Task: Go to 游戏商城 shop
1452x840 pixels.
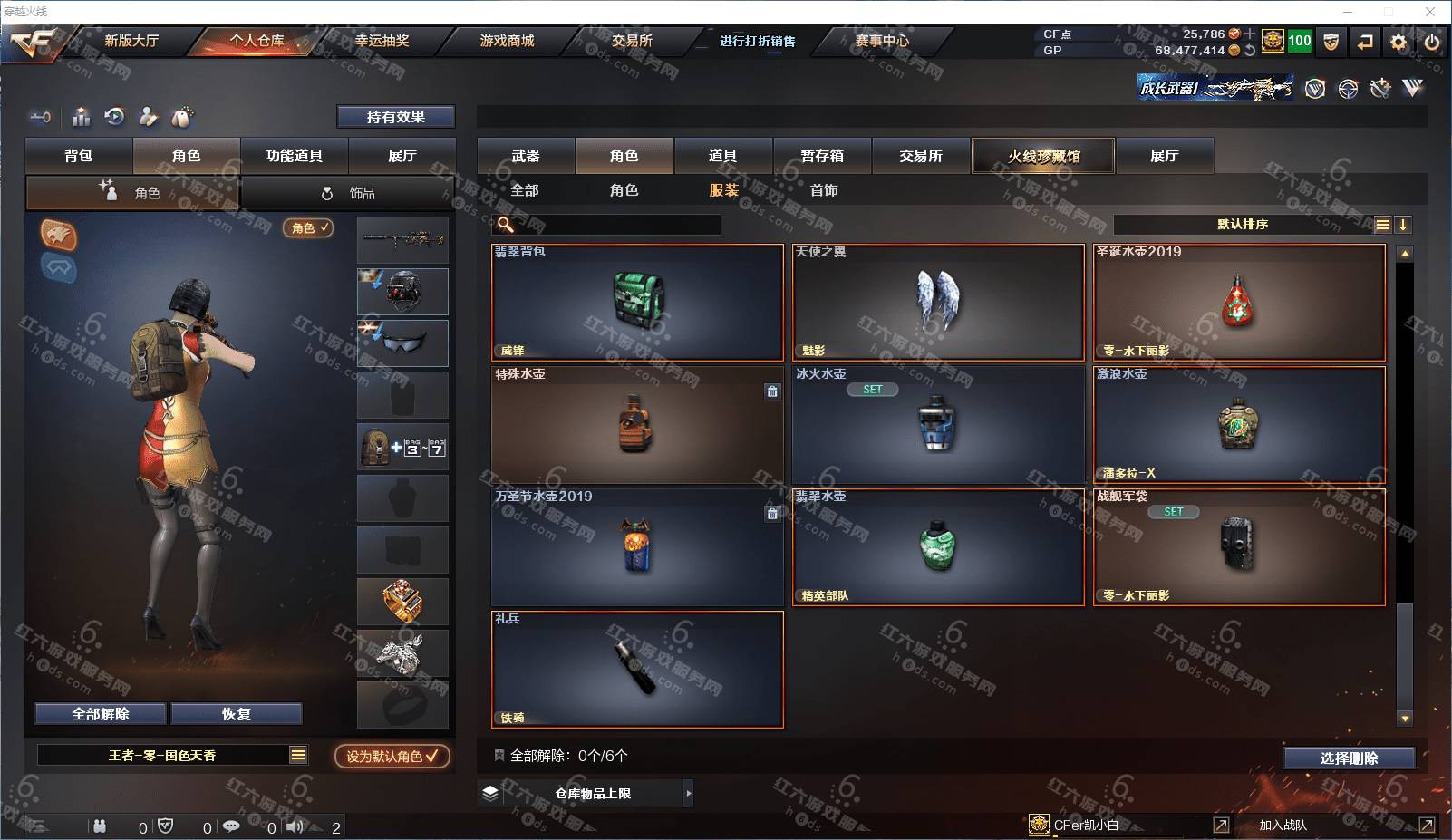Action: 507,41
